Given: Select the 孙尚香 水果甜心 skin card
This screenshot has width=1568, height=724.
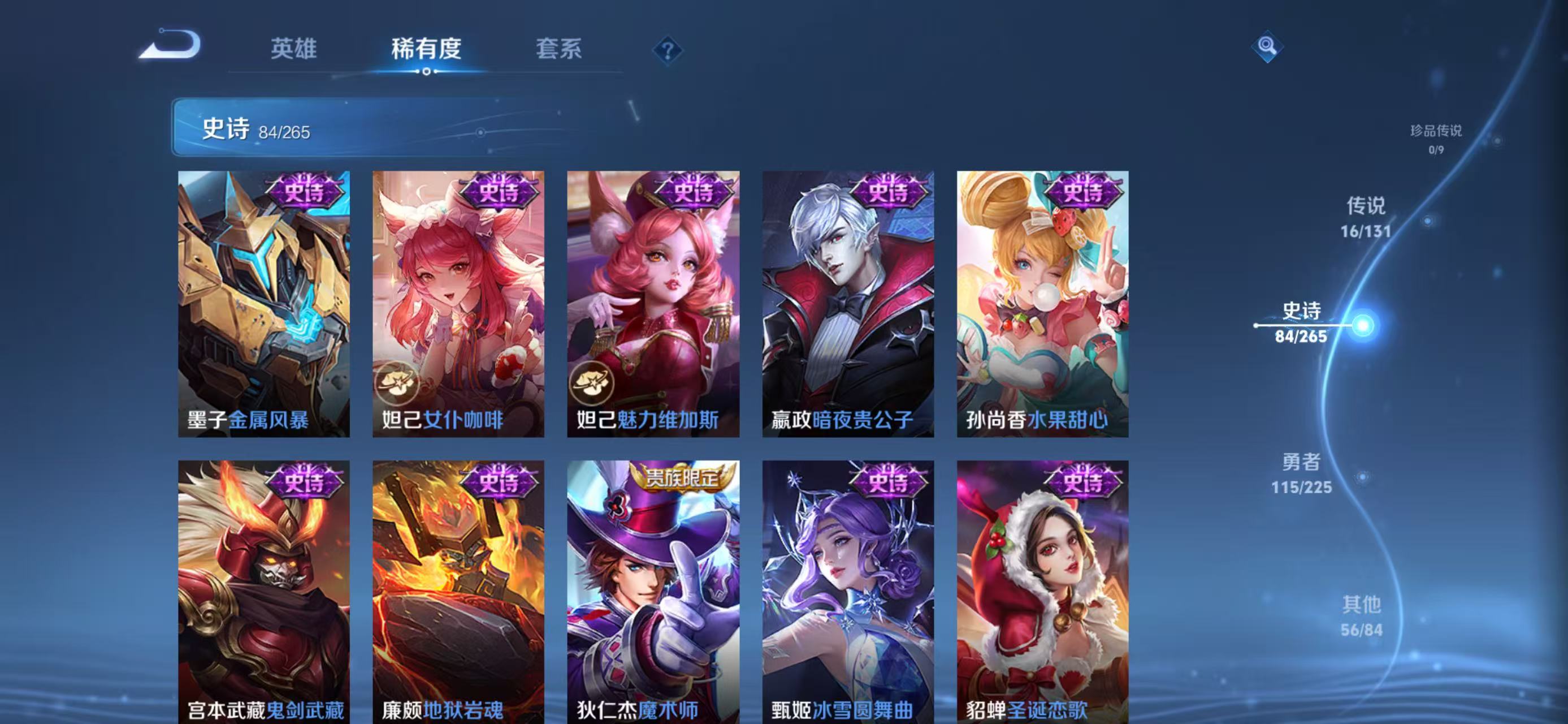Looking at the screenshot, I should (x=1043, y=303).
